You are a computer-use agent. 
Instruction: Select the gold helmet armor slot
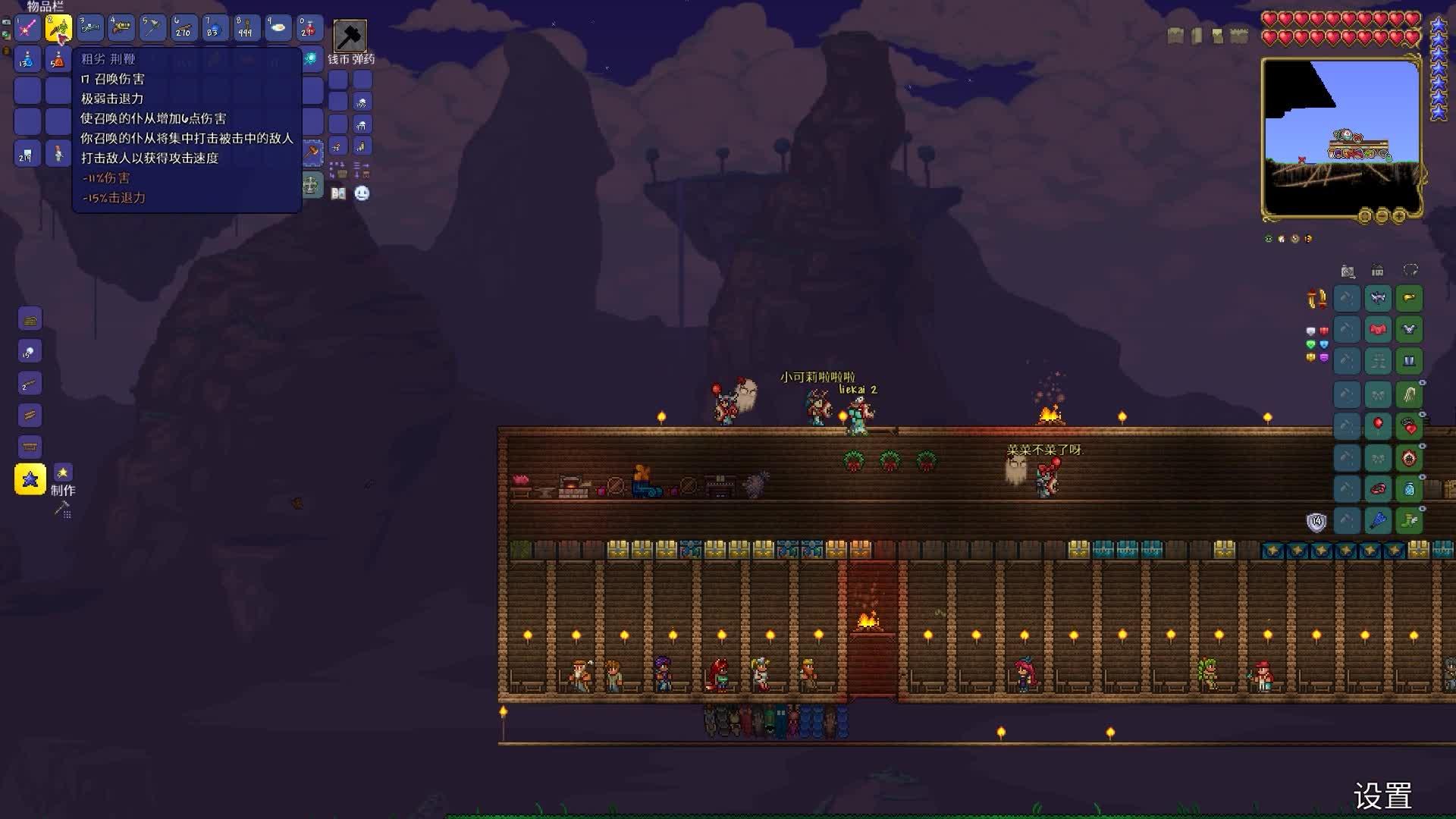1409,298
